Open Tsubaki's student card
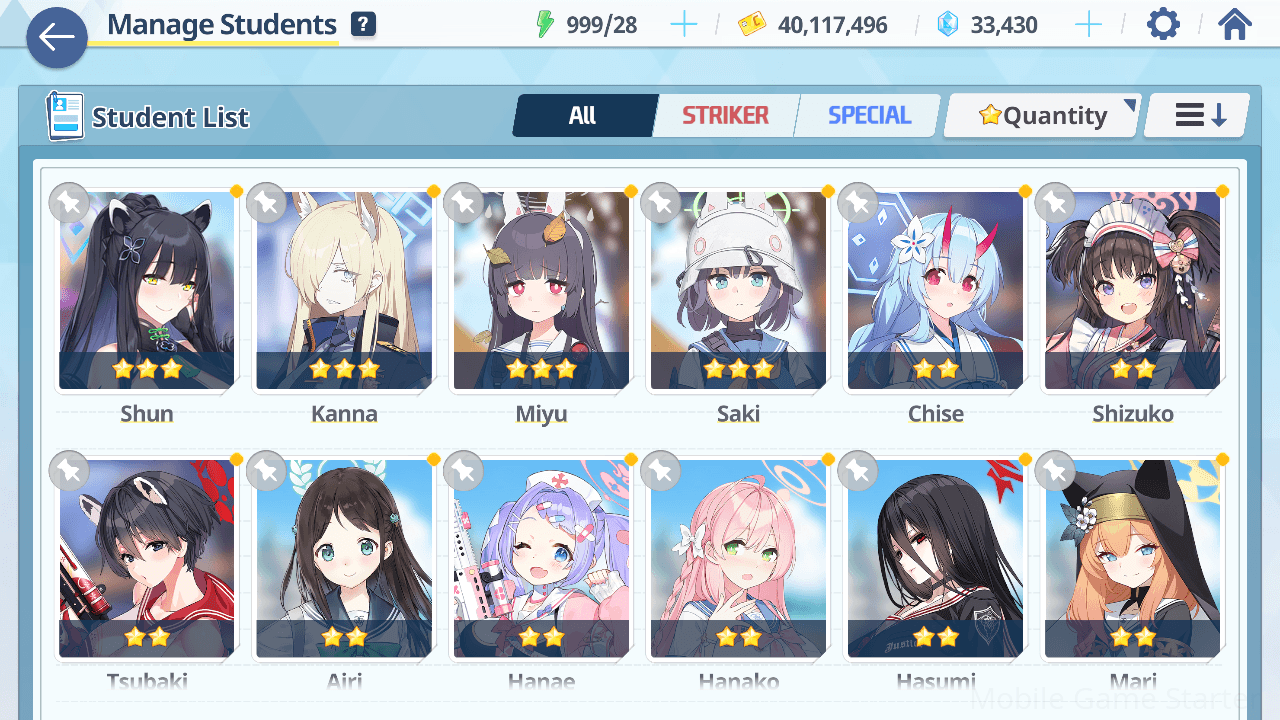The height and width of the screenshot is (720, 1280). pyautogui.click(x=147, y=558)
